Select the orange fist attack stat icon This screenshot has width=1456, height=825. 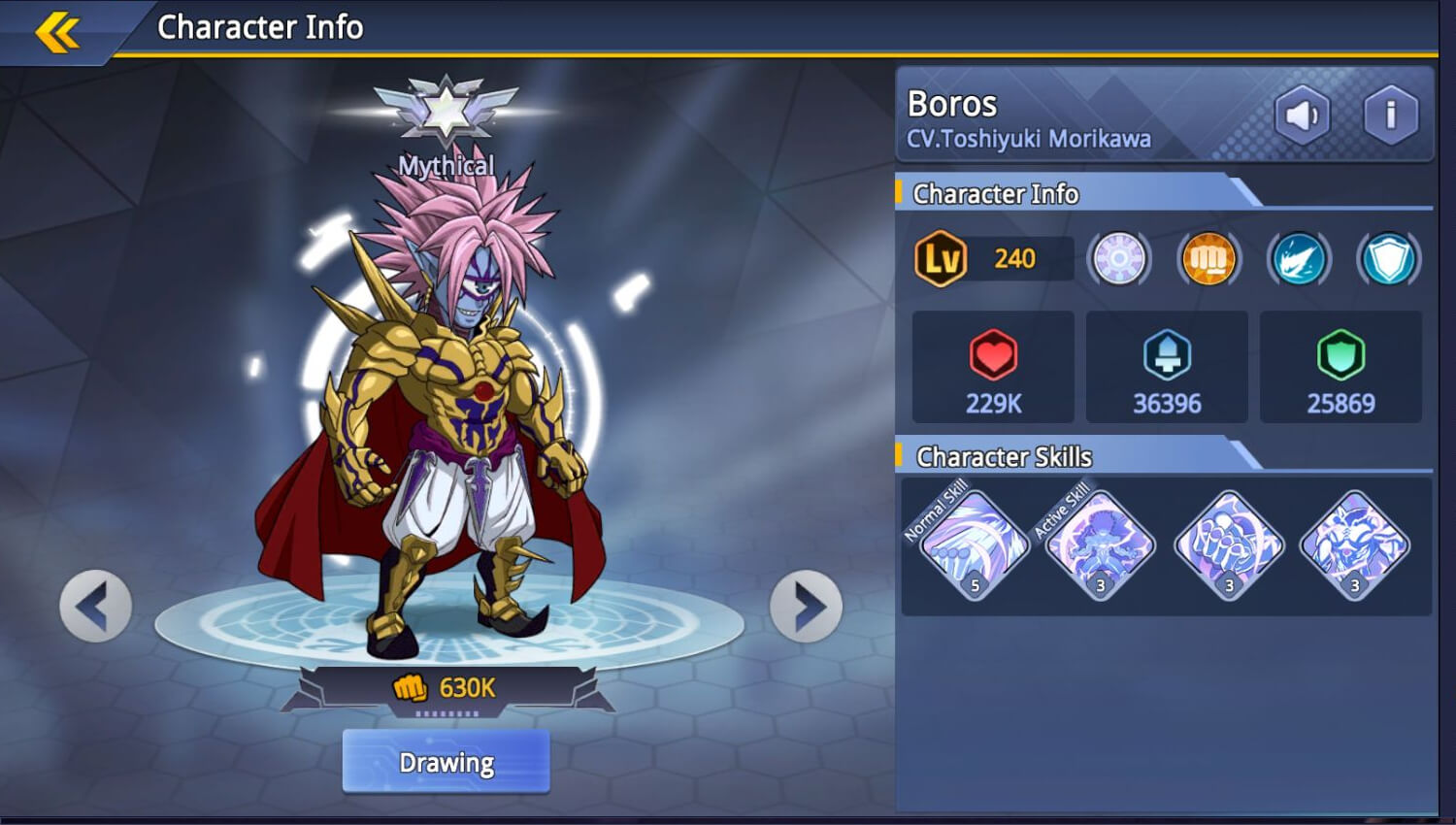click(1207, 258)
